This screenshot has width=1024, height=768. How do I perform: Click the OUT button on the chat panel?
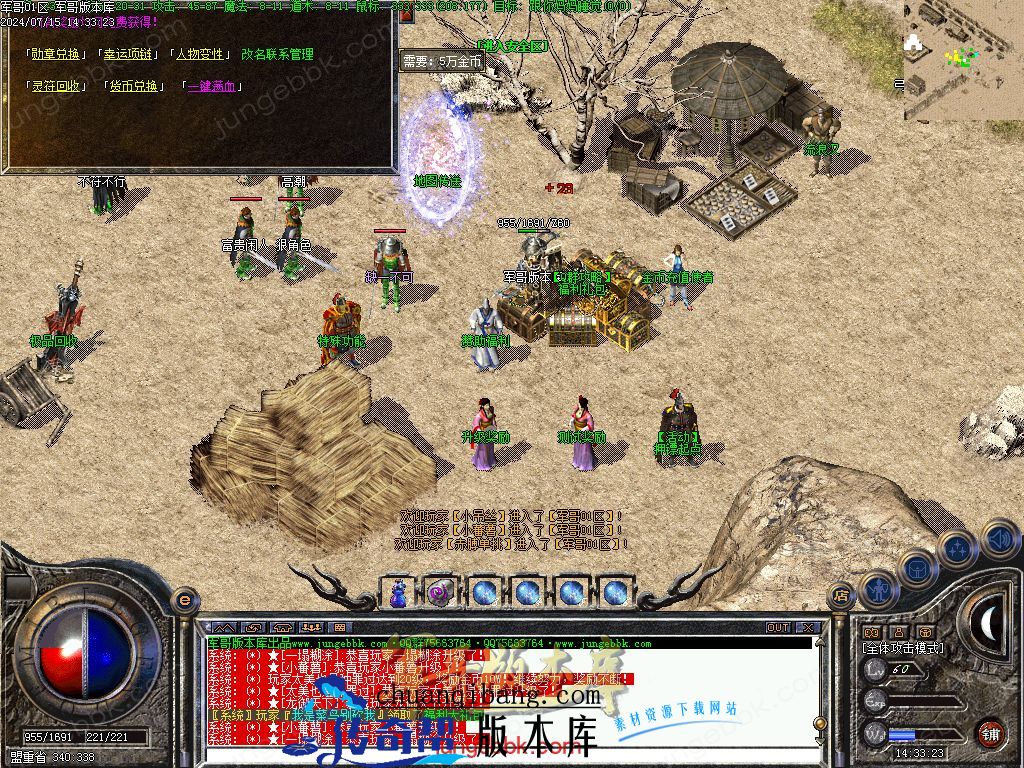tap(778, 627)
